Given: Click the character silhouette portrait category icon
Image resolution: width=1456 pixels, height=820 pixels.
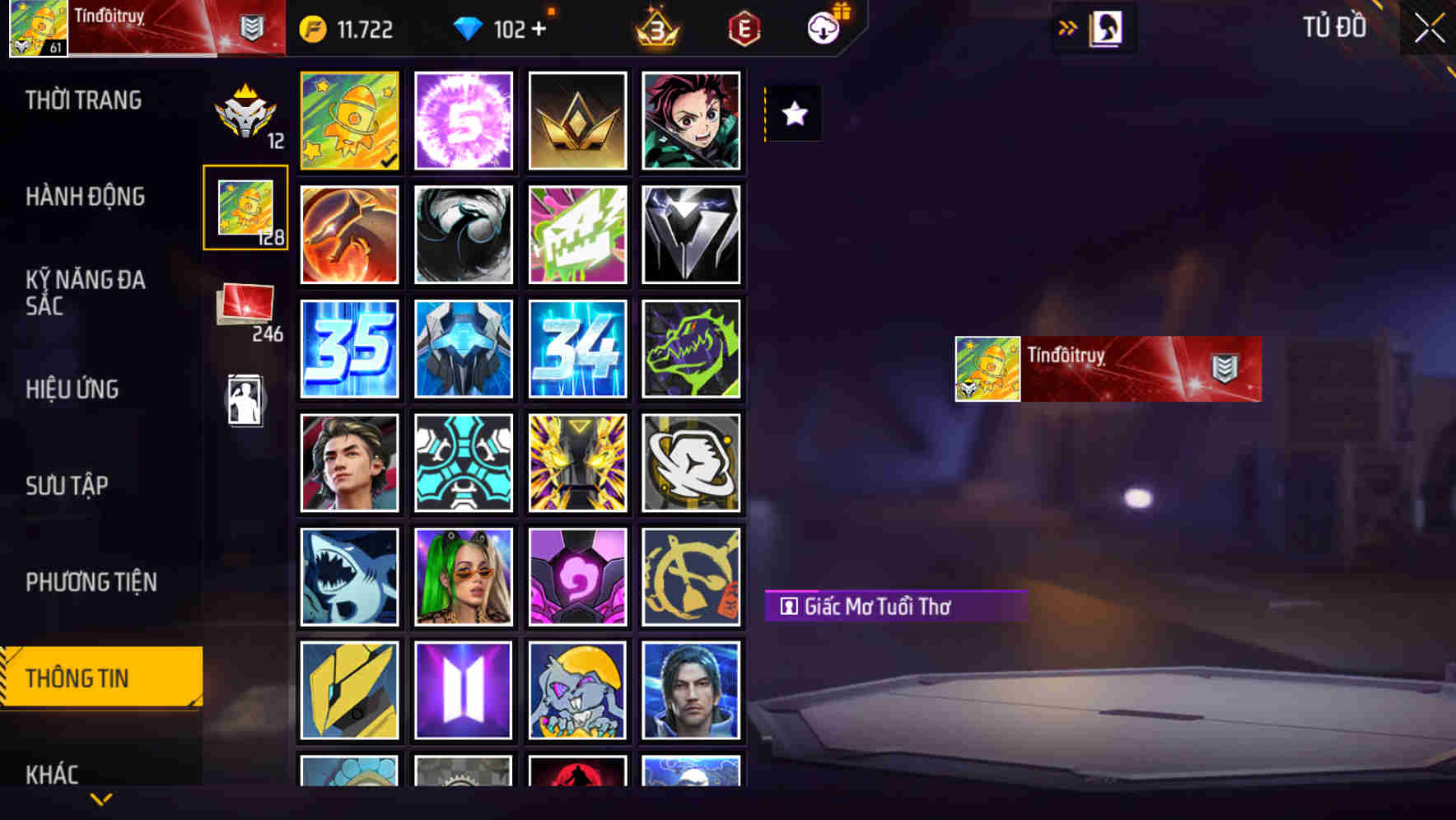Looking at the screenshot, I should (246, 398).
